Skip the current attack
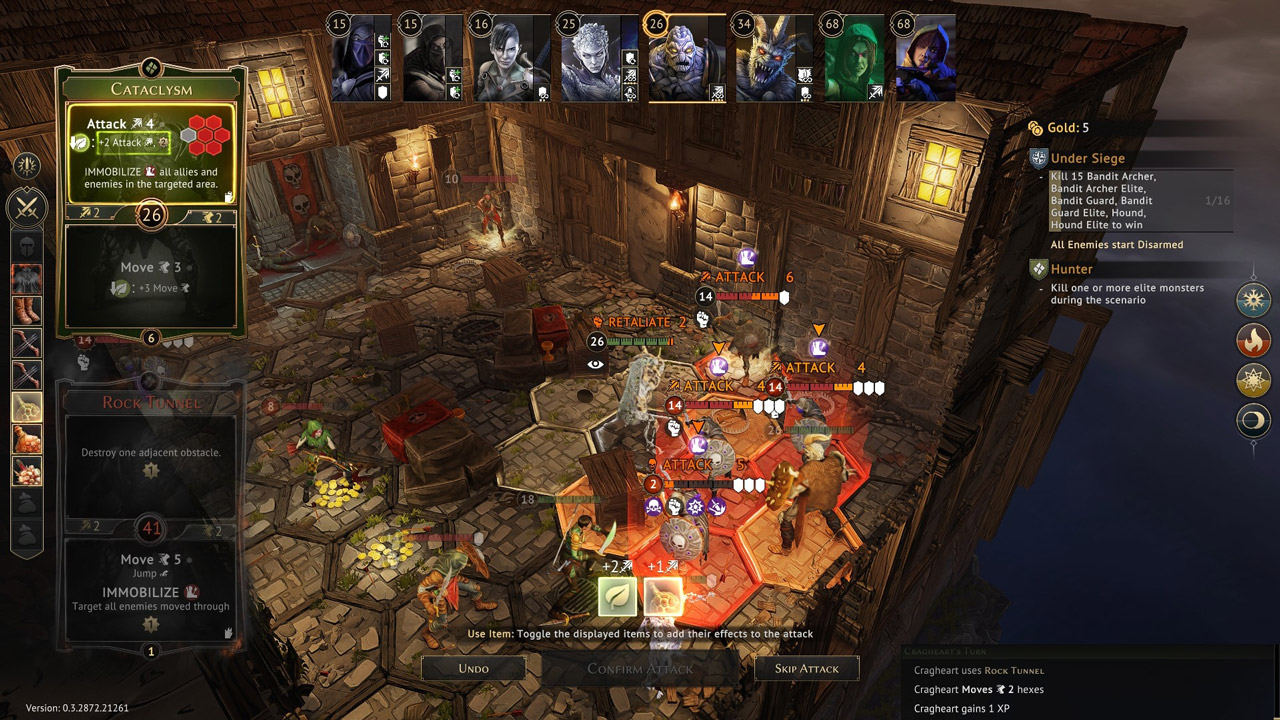Image resolution: width=1280 pixels, height=720 pixels. [x=806, y=668]
